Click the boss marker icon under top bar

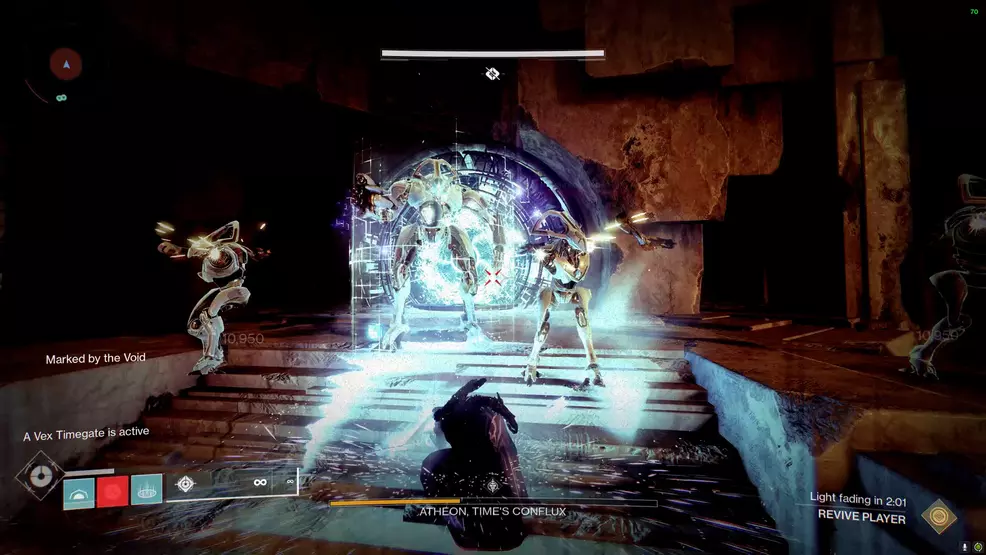click(492, 73)
